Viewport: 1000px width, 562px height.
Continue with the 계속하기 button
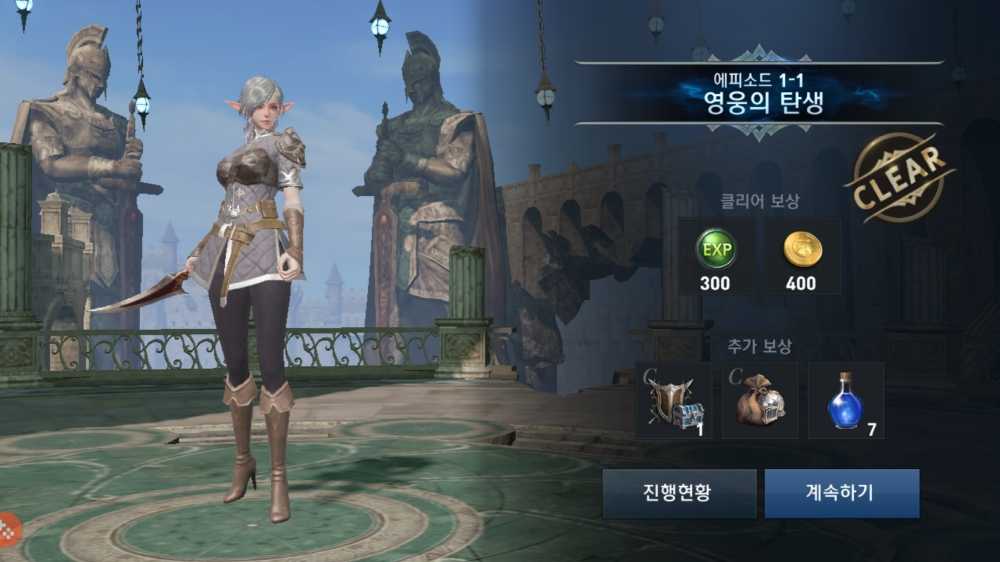(841, 493)
